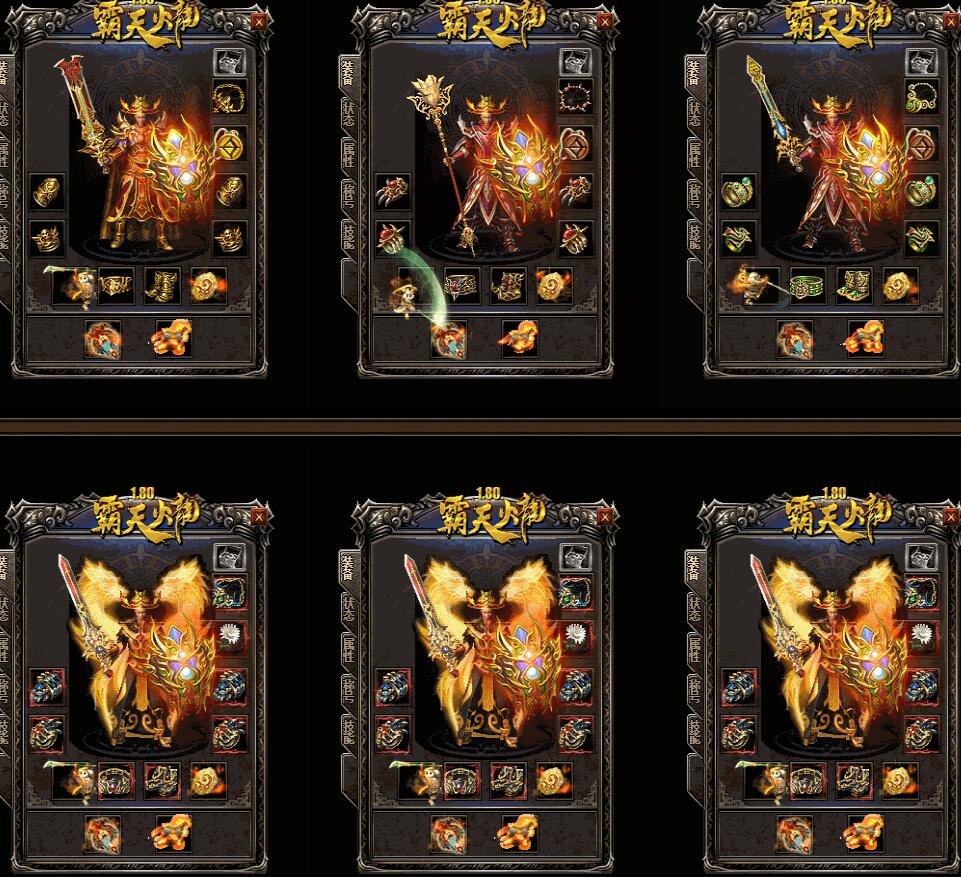Click grey helmet slot in staff mage's panel

(x=575, y=62)
